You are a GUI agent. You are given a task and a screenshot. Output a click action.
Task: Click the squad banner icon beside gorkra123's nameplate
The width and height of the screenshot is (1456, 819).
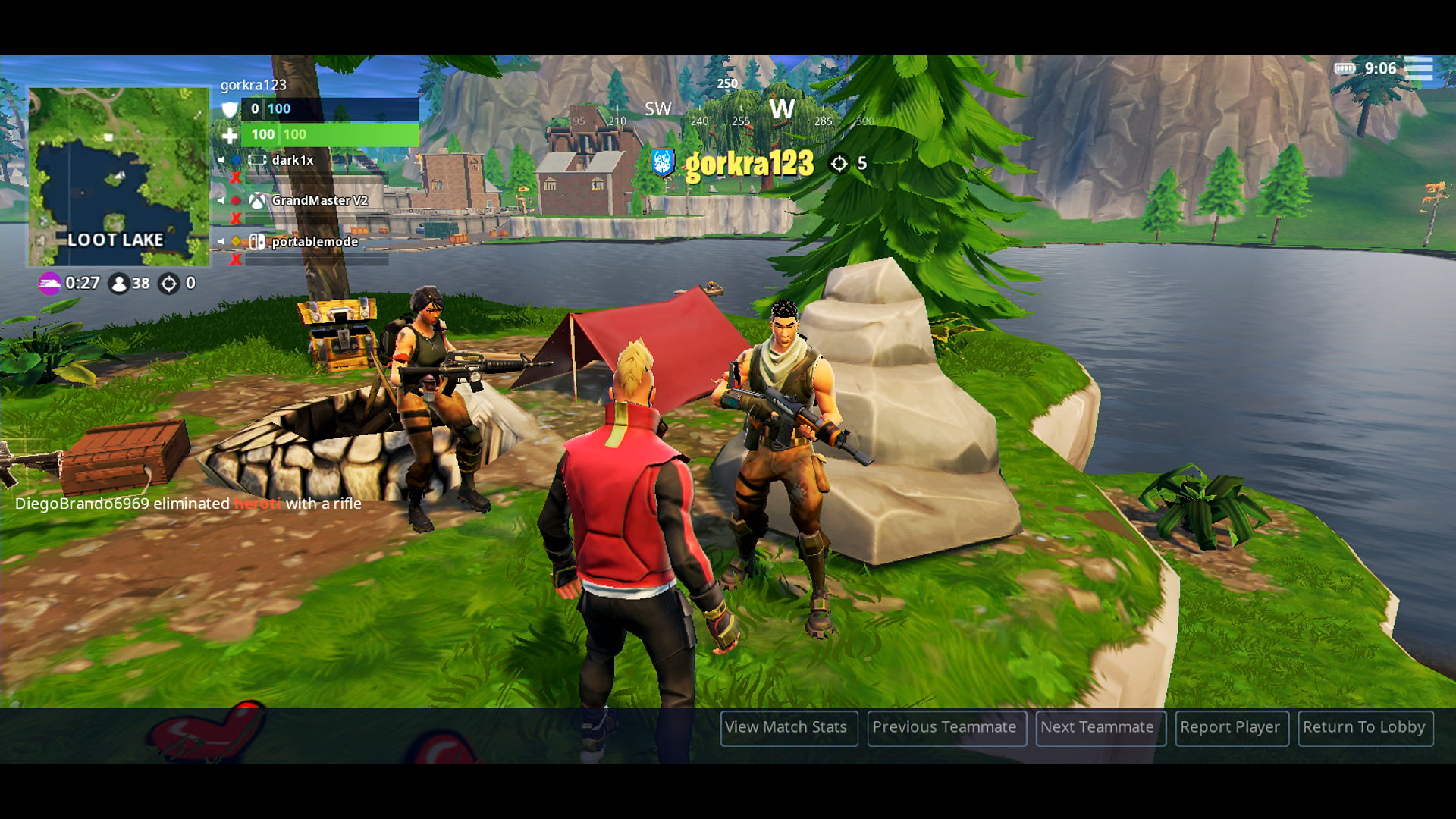tap(661, 162)
